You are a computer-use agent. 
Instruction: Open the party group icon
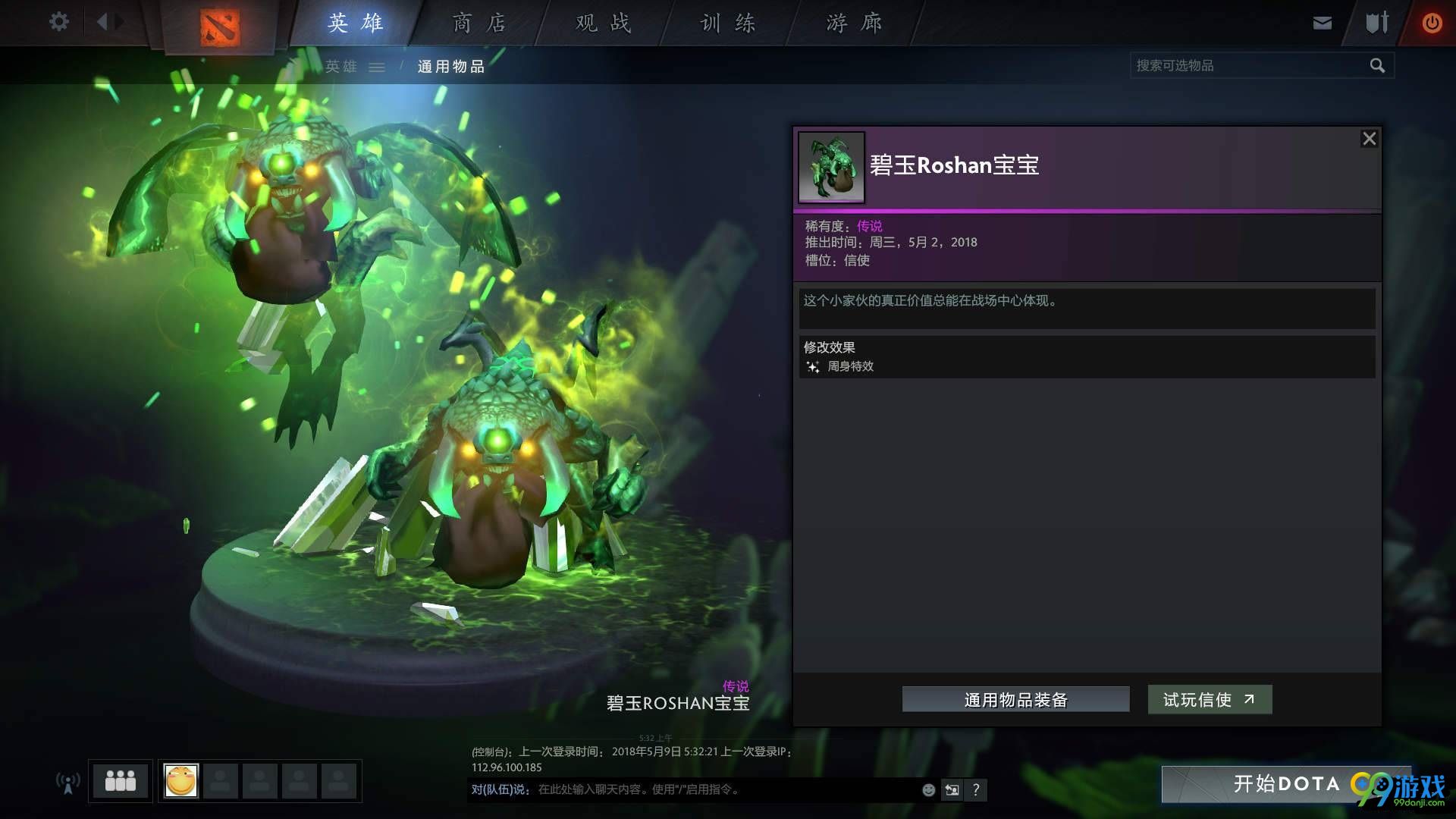click(x=120, y=780)
